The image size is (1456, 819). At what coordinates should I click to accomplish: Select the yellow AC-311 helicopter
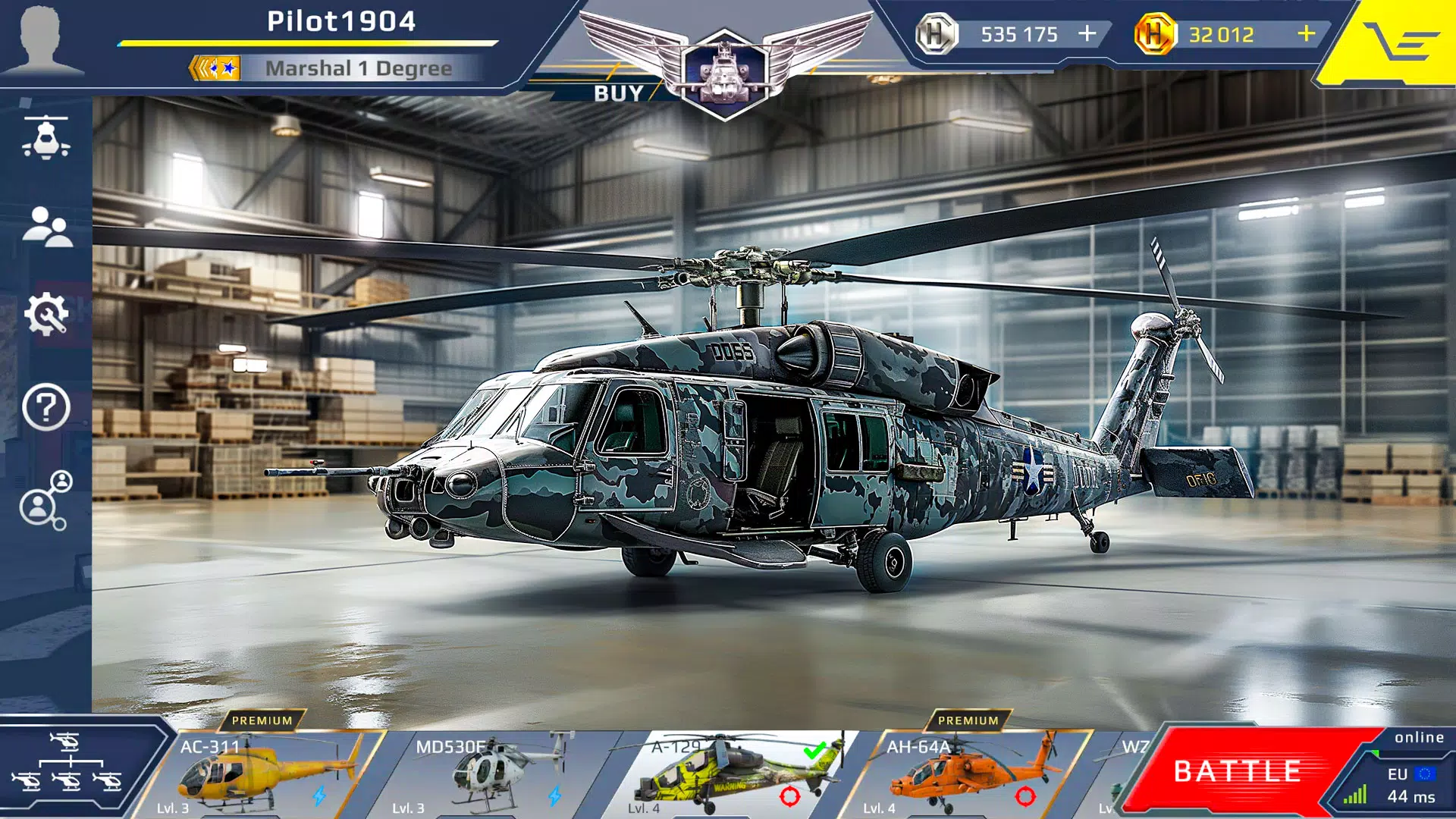tap(262, 775)
